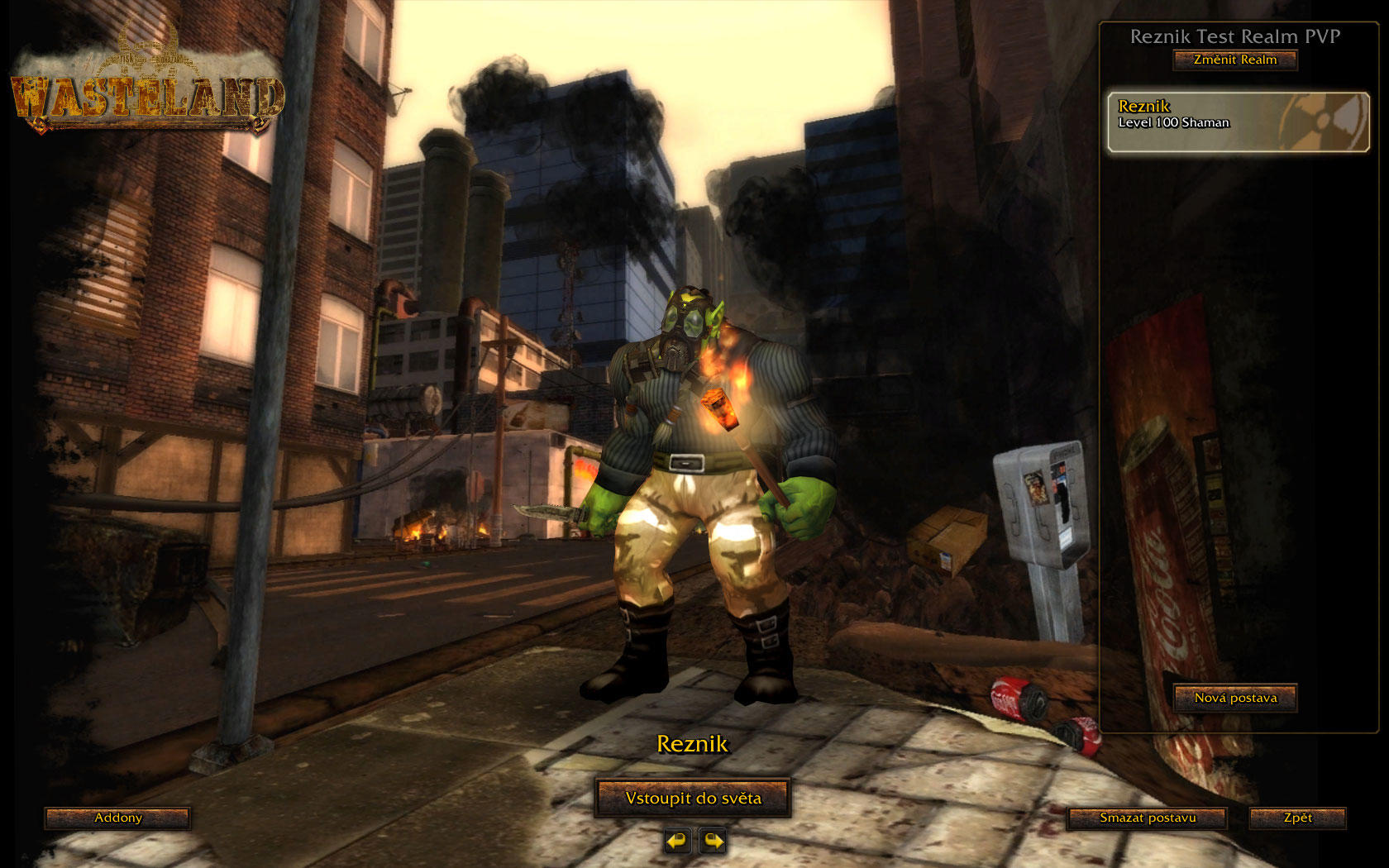Rotate character with the left arrow button
Viewport: 1389px width, 868px height.
coord(677,842)
